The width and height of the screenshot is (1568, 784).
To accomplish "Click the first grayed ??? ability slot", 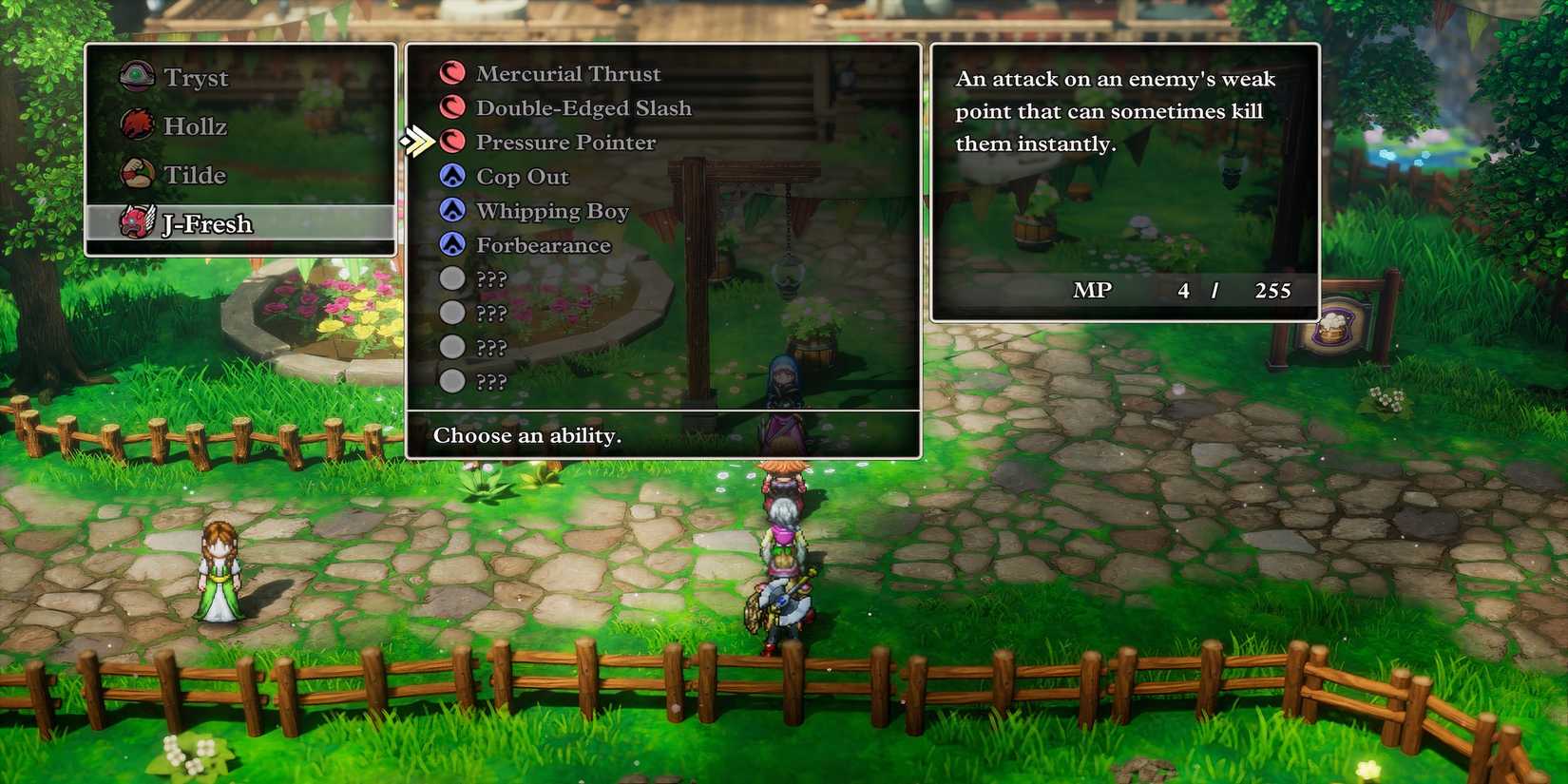I will point(492,278).
